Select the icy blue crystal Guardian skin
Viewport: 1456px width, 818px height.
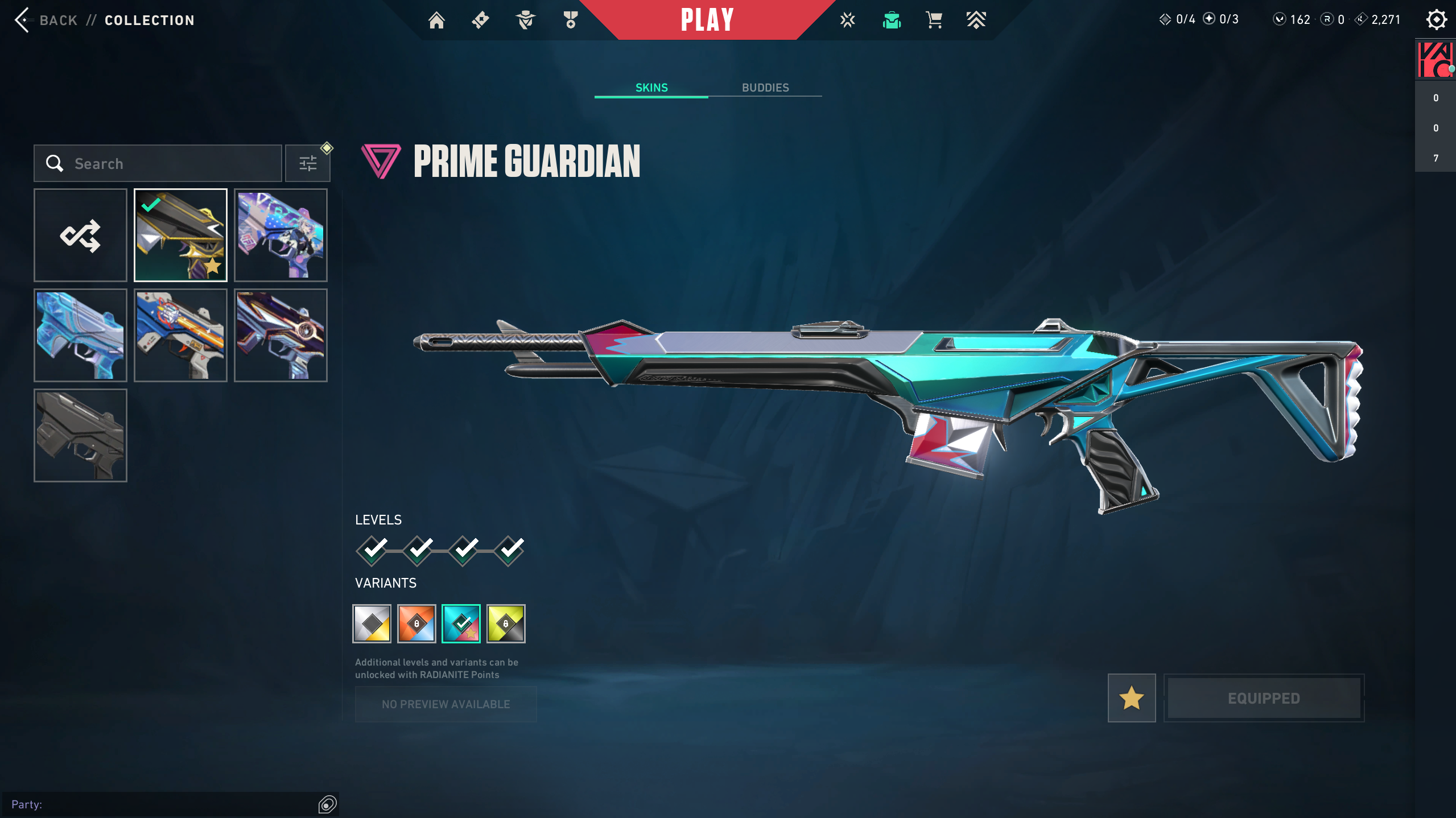80,336
